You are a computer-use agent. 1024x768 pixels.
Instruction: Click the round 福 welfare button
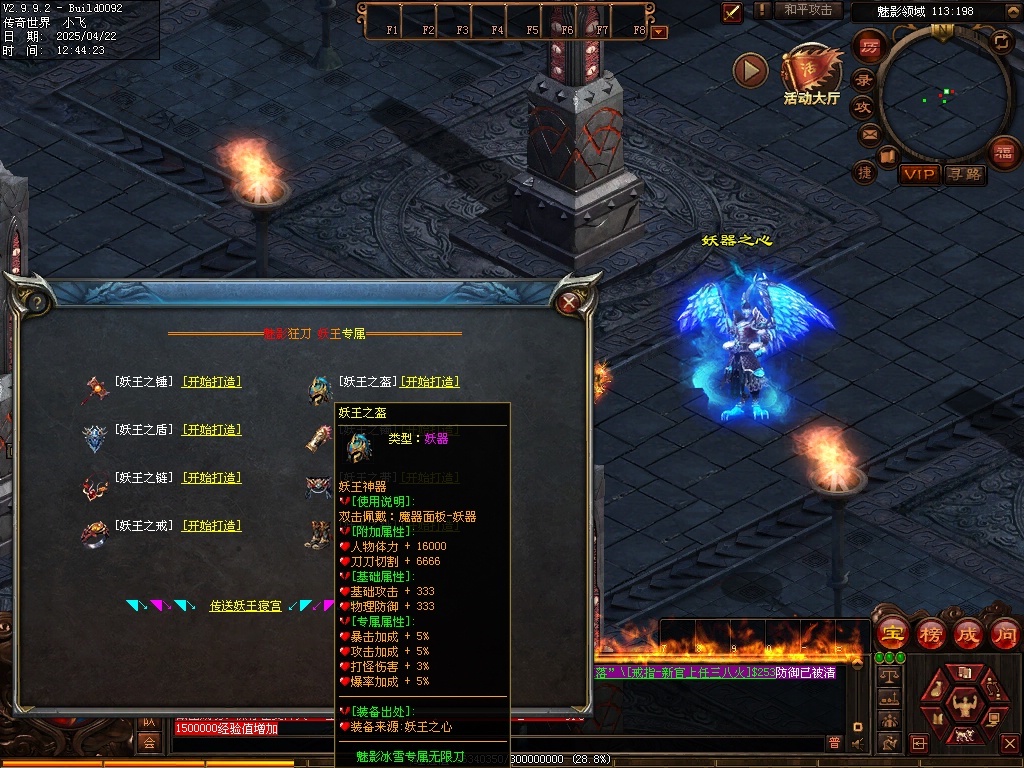[1004, 152]
